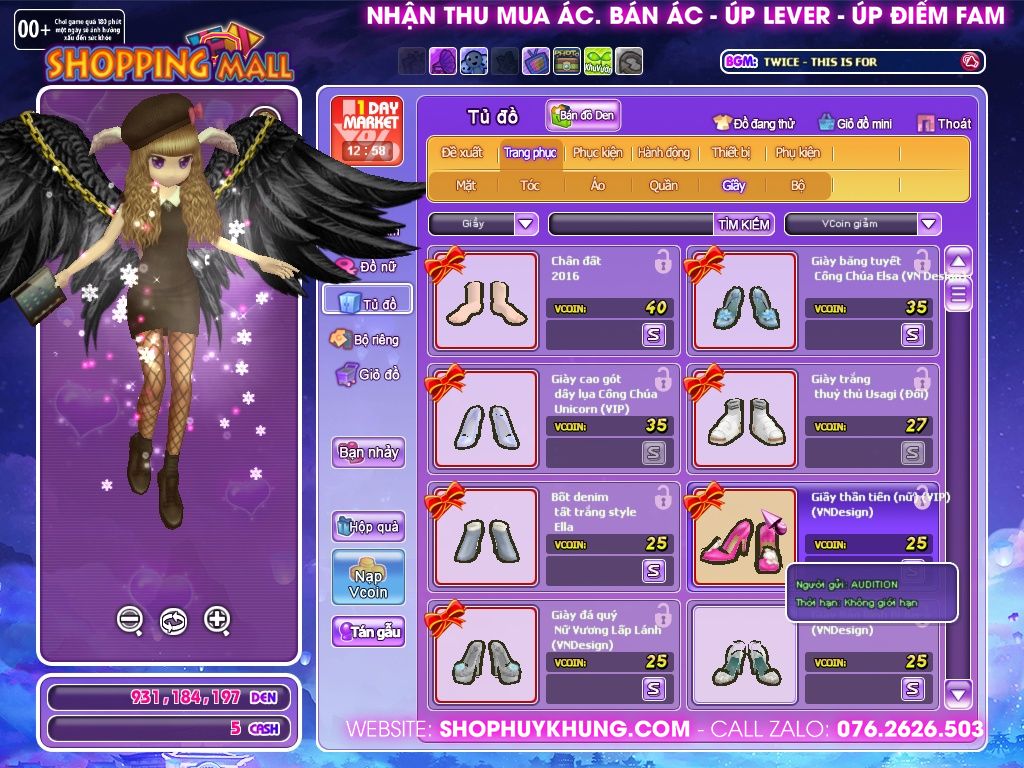Image resolution: width=1024 pixels, height=768 pixels.
Task: Open the Bán đồ Đen button
Action: (x=583, y=116)
